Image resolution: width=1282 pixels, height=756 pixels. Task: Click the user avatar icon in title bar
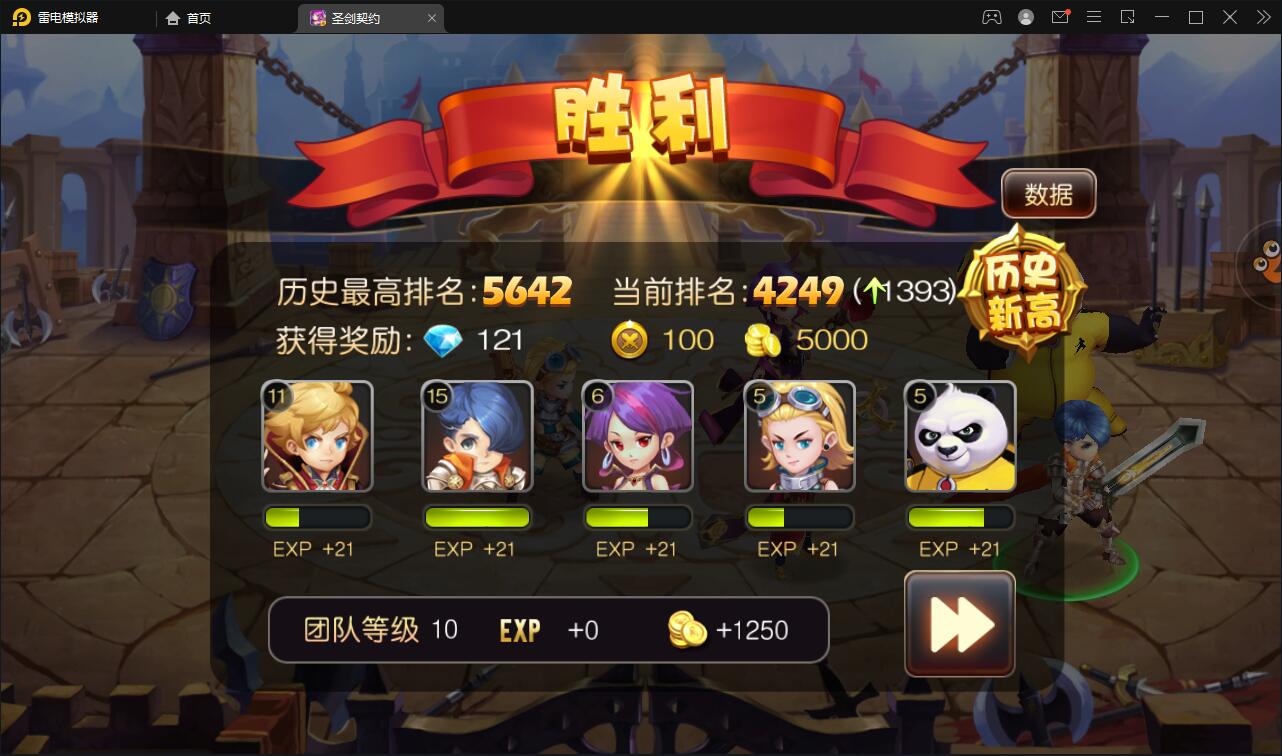[x=1024, y=16]
